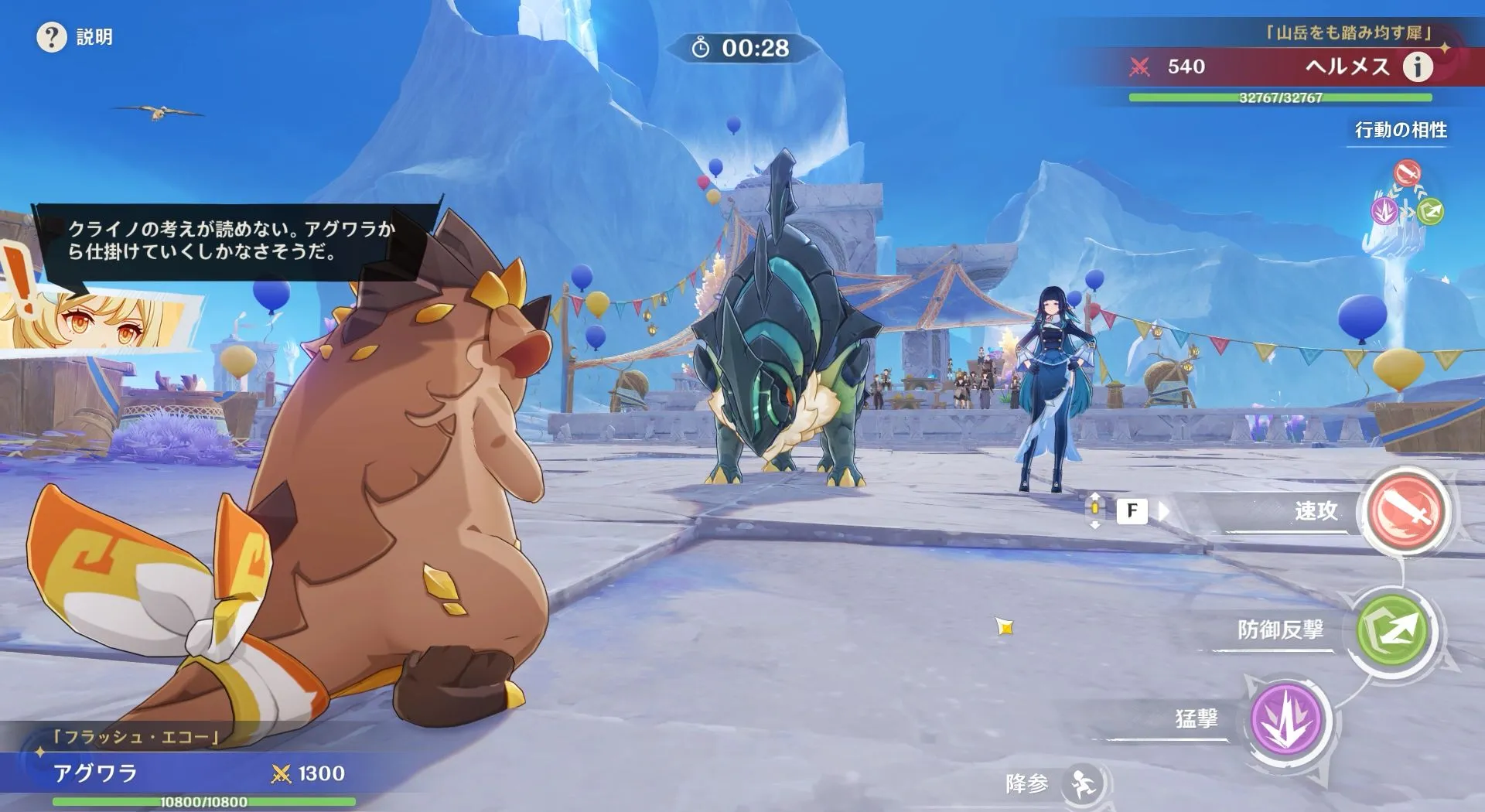1485x812 pixels.
Task: Show enemy ヘルメス info icon
Action: 1418,67
